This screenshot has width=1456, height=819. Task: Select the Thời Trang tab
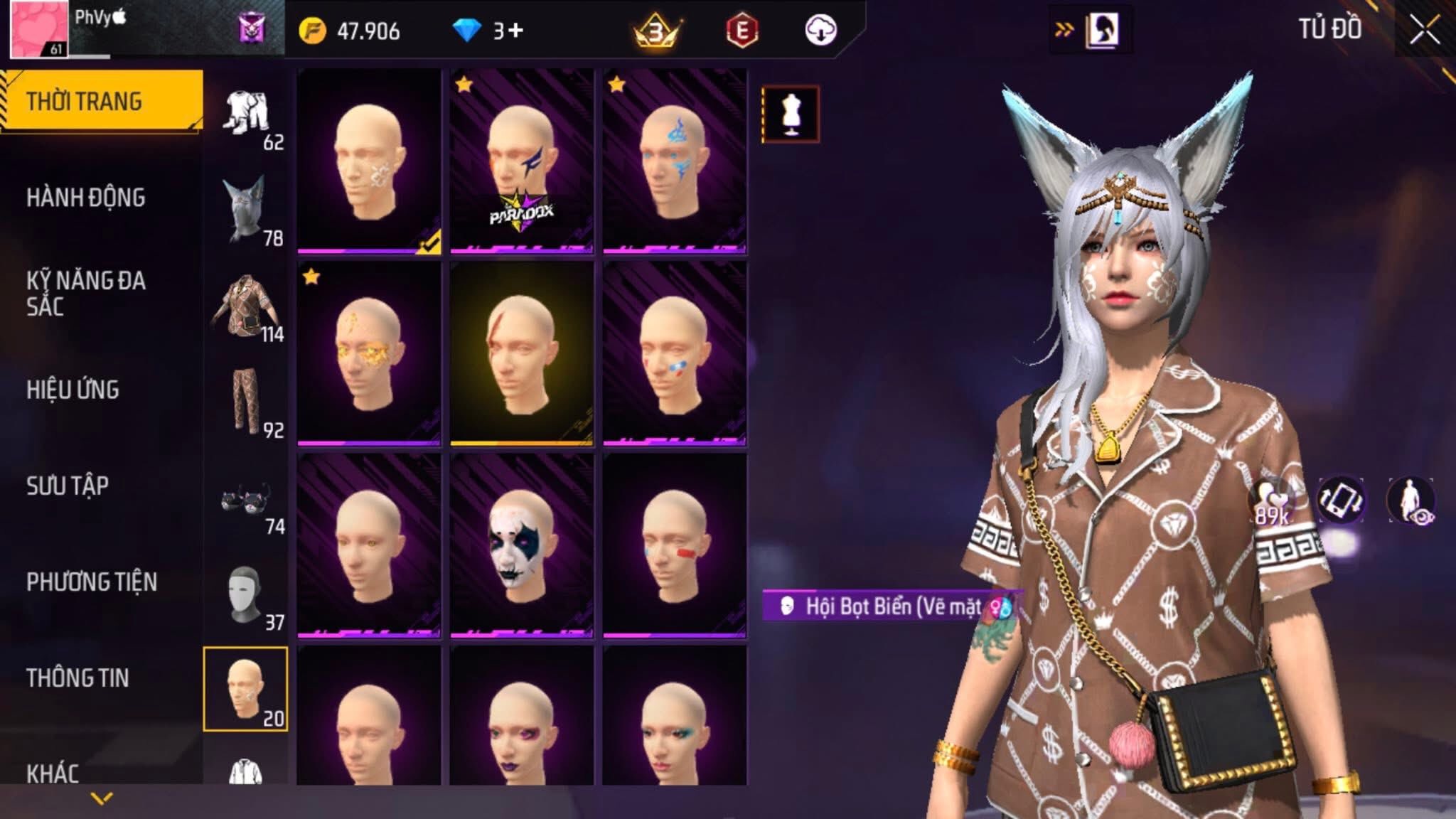pyautogui.click(x=85, y=102)
